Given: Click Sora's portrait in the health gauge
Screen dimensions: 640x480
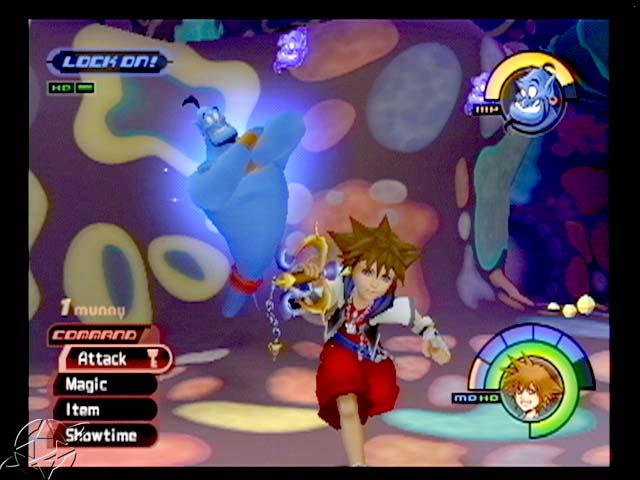Looking at the screenshot, I should pos(529,385).
